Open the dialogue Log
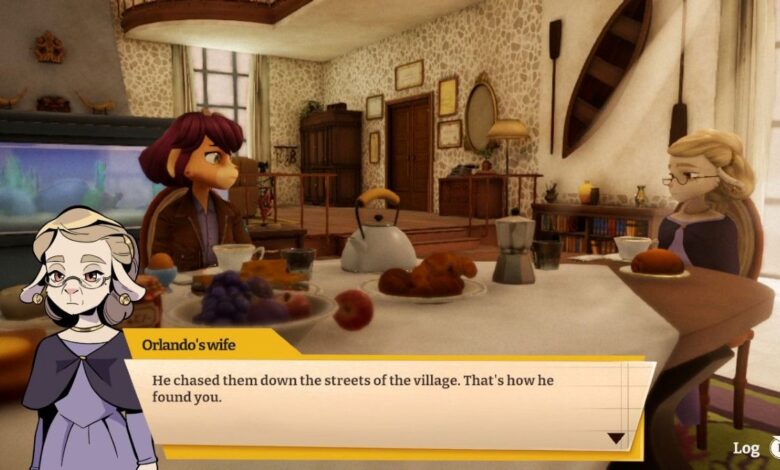Viewport: 780px width, 470px height. [x=748, y=448]
